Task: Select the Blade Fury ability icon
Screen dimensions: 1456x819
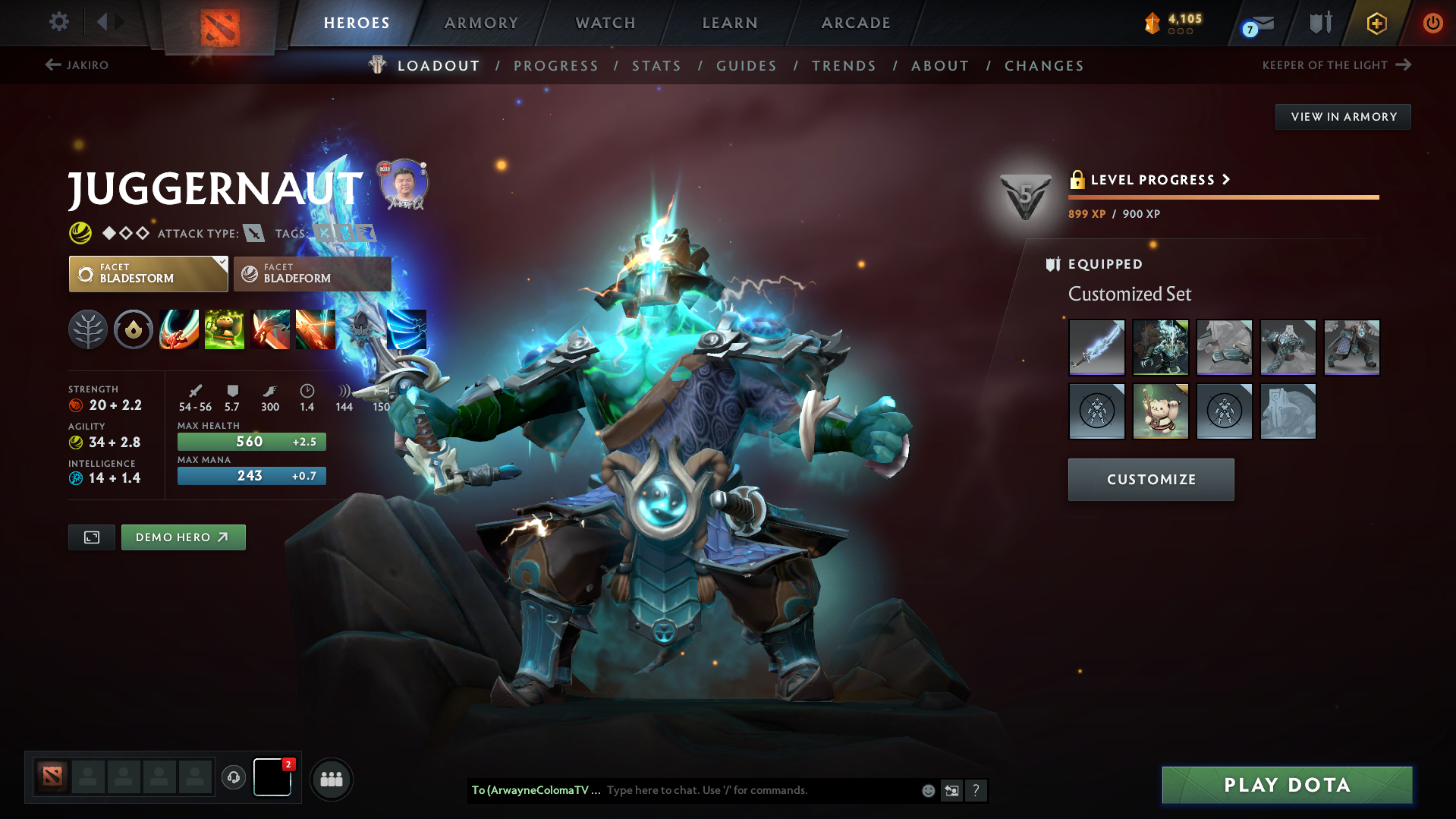Action: coord(178,329)
